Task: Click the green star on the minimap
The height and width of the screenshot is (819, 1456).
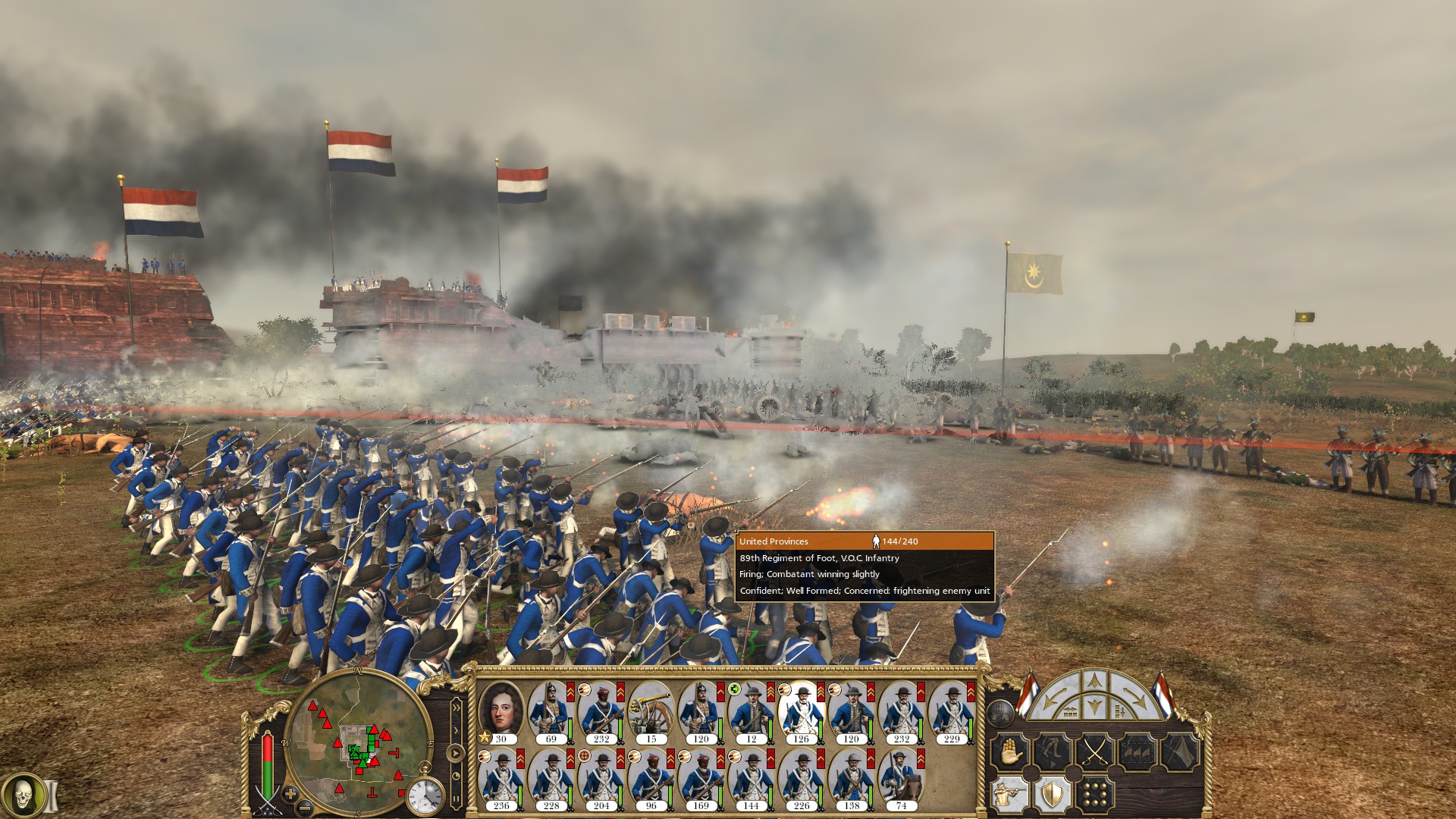Action: coord(356,748)
